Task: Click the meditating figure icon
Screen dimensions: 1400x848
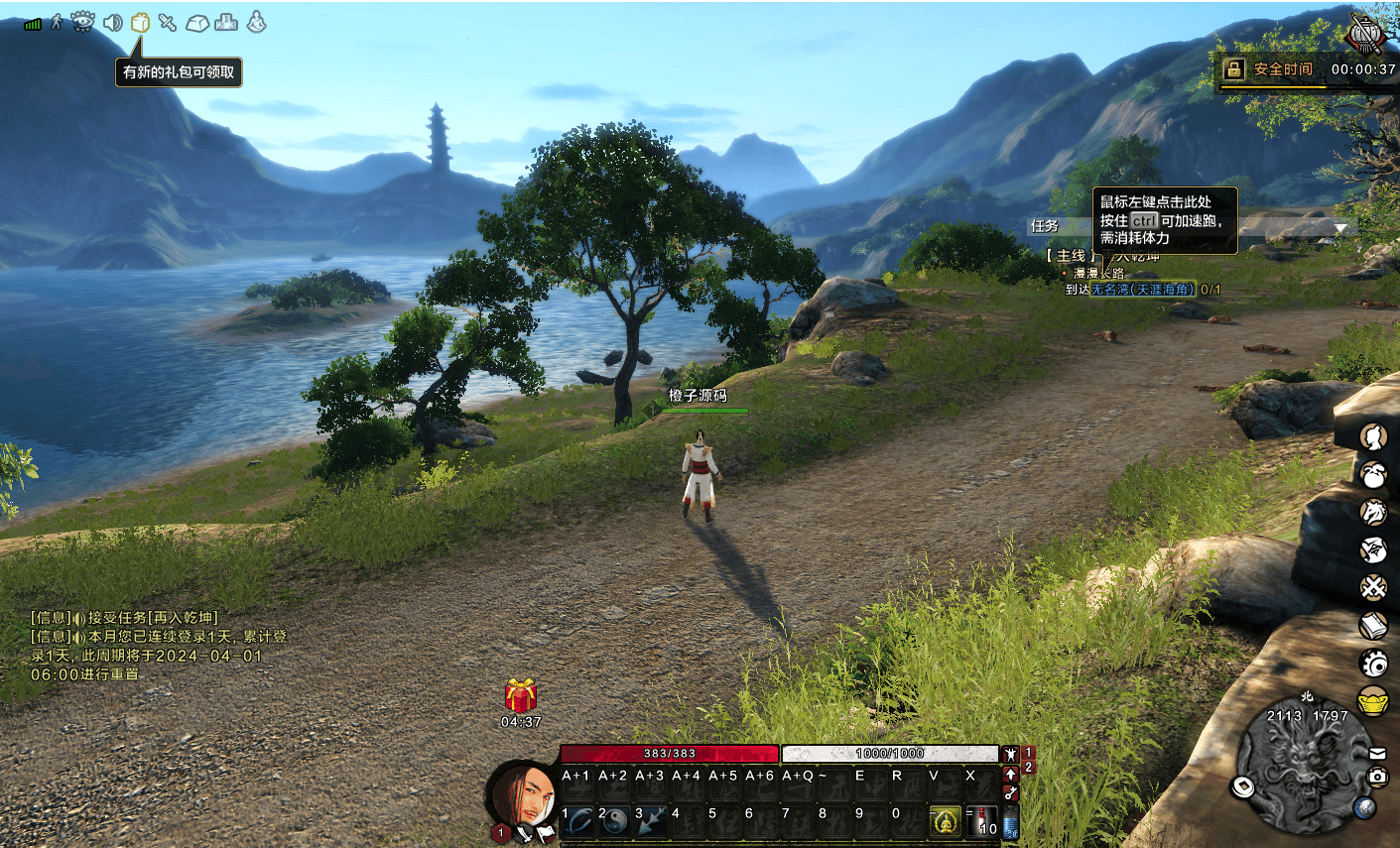Action: [x=256, y=22]
